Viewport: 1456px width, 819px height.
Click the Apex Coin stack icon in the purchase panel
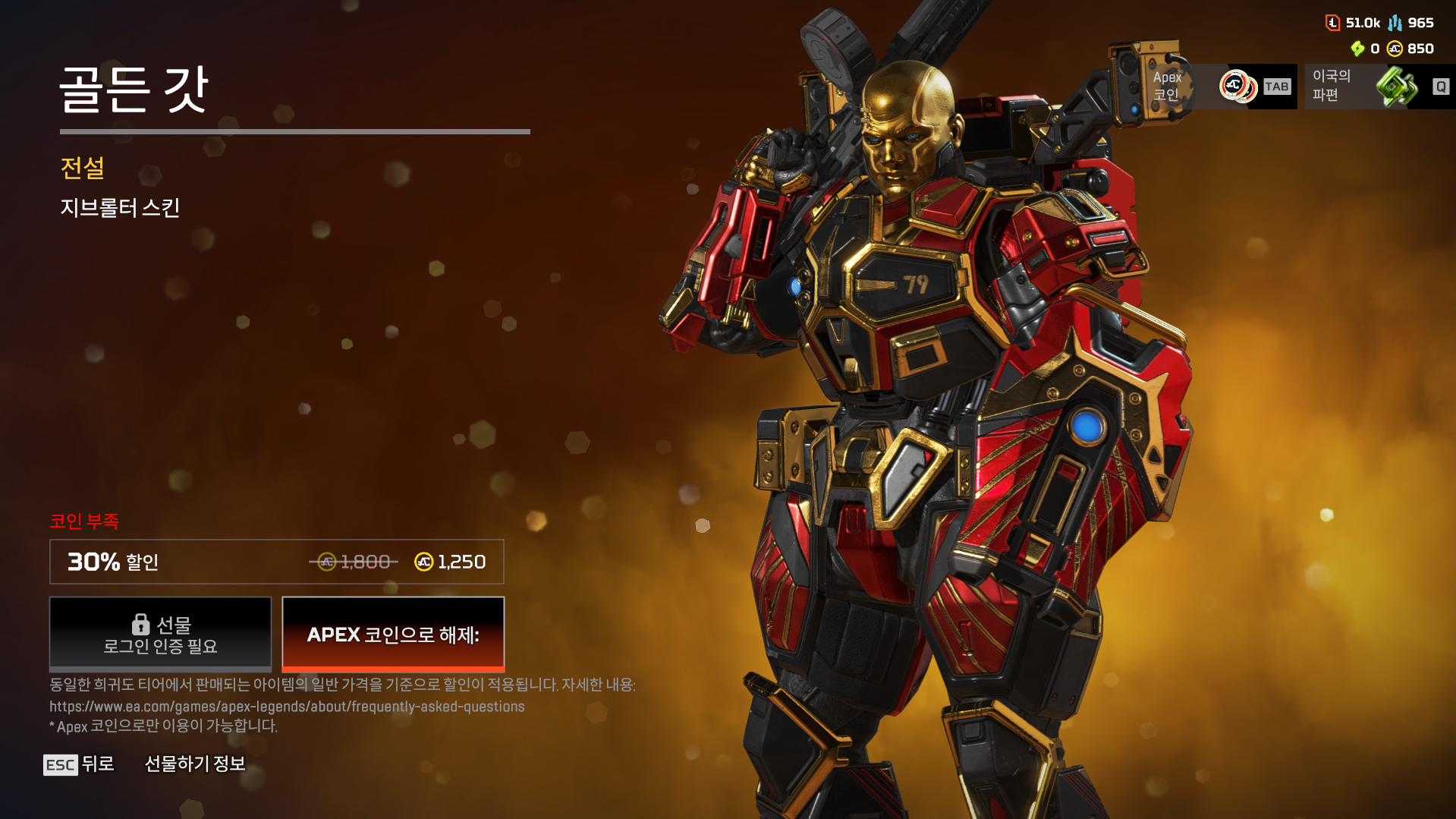coord(1239,87)
